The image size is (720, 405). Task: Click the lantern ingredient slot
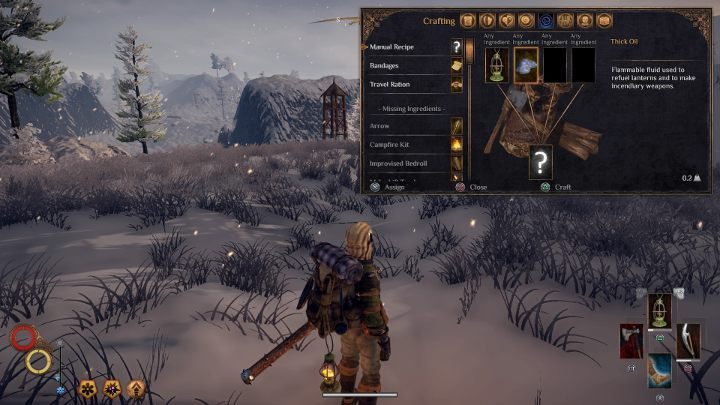tap(497, 65)
